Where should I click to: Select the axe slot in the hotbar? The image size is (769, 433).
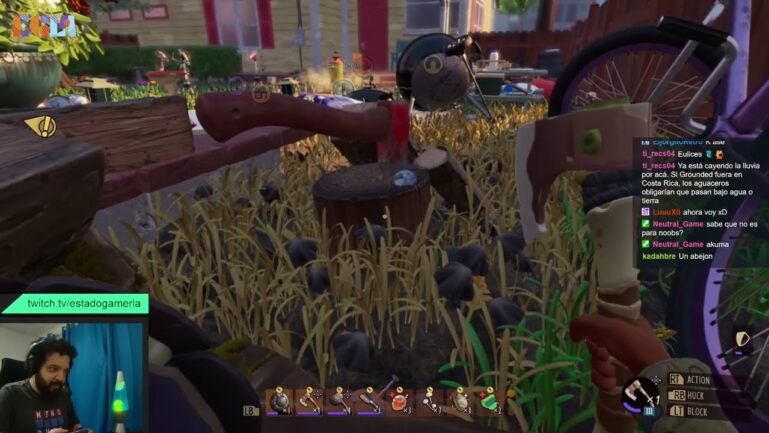coord(309,401)
